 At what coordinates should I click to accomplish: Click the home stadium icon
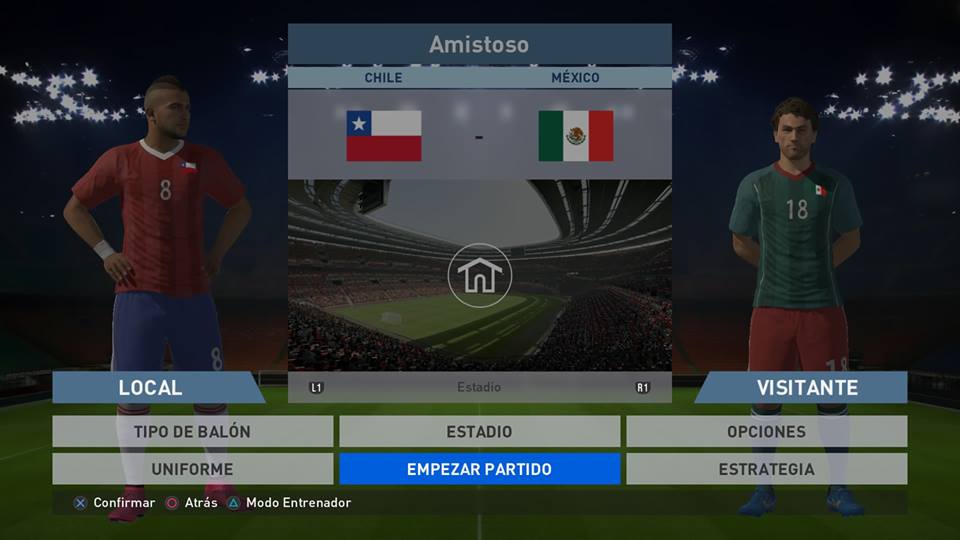[479, 275]
